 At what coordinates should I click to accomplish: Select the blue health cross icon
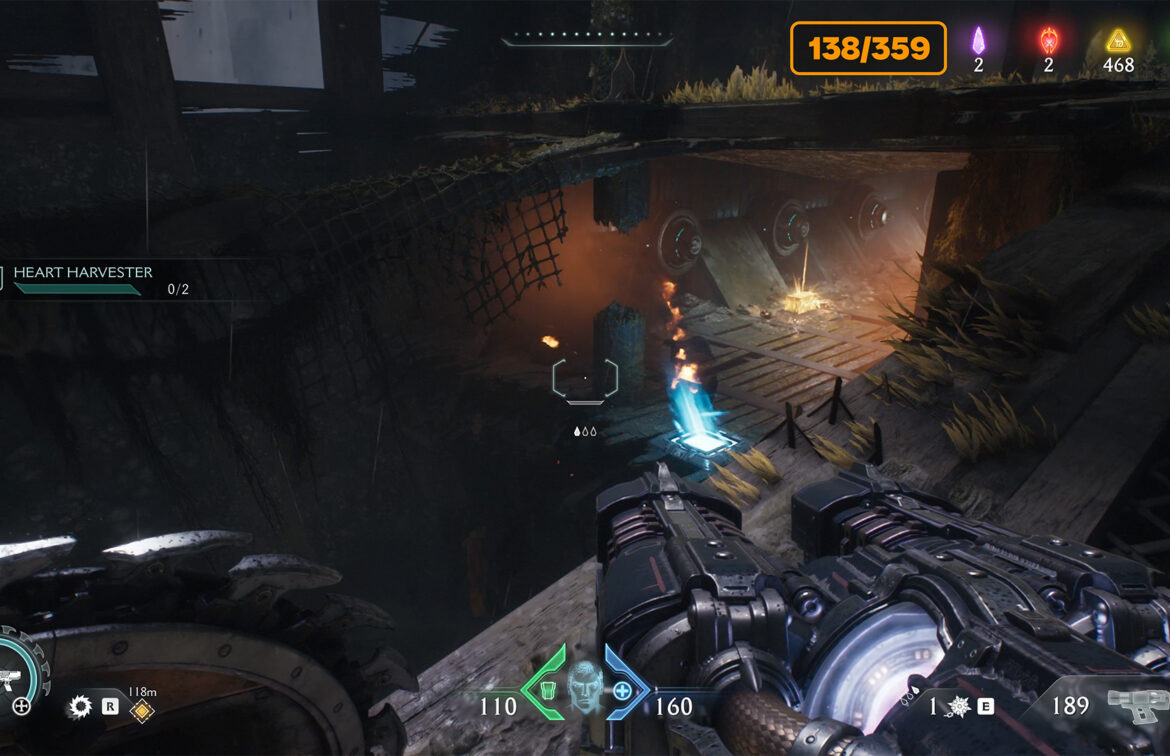click(x=623, y=690)
